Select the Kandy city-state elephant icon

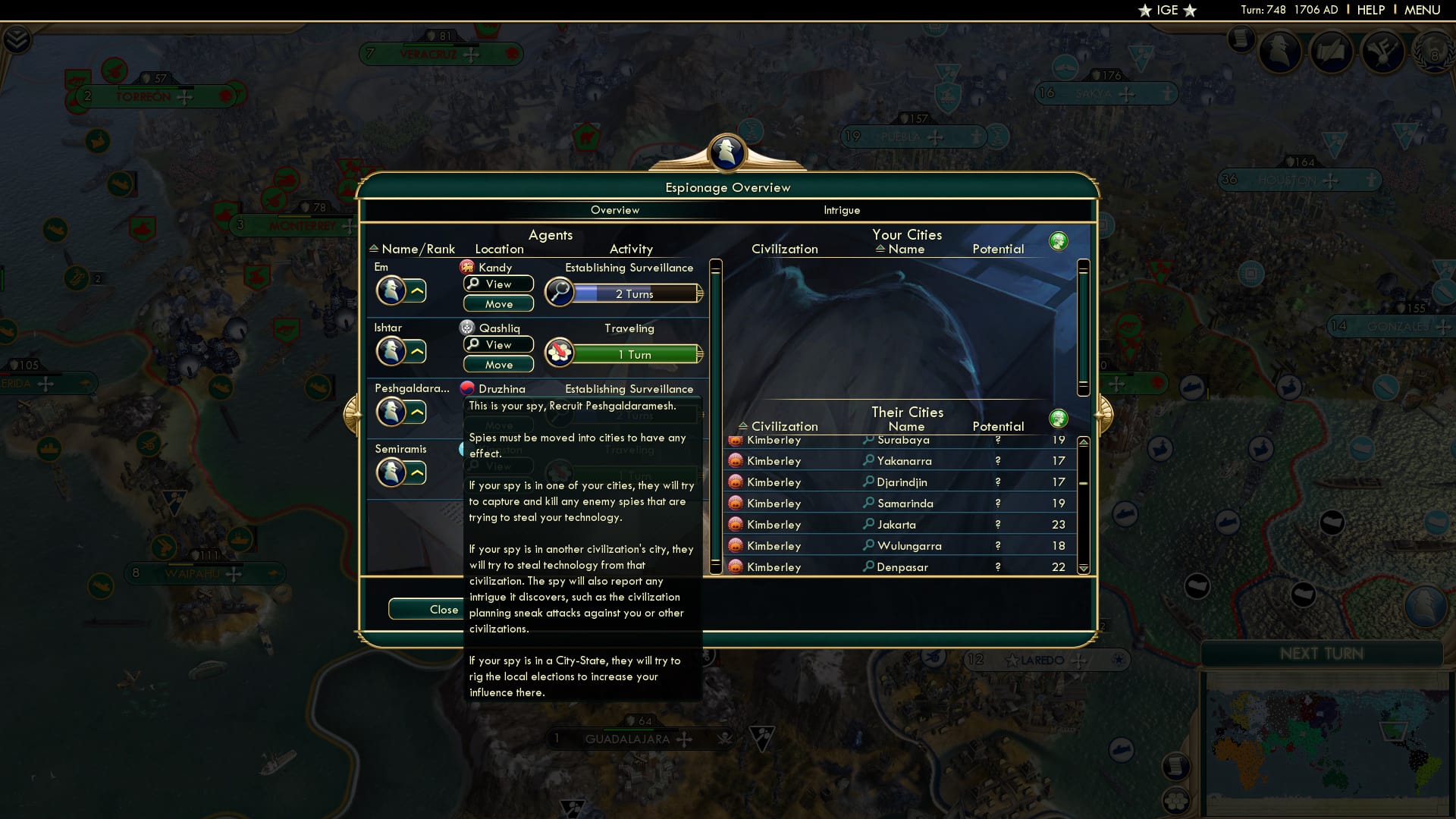tap(467, 267)
